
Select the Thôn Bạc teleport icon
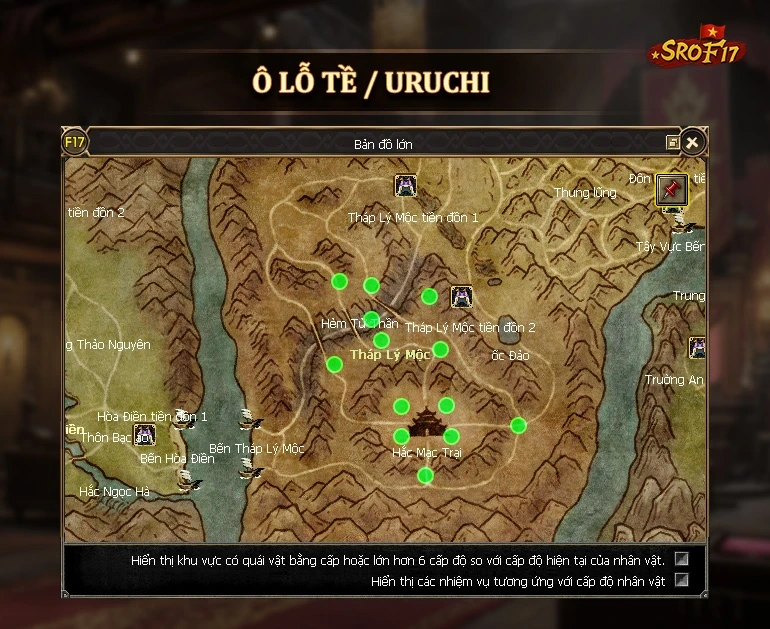point(144,435)
